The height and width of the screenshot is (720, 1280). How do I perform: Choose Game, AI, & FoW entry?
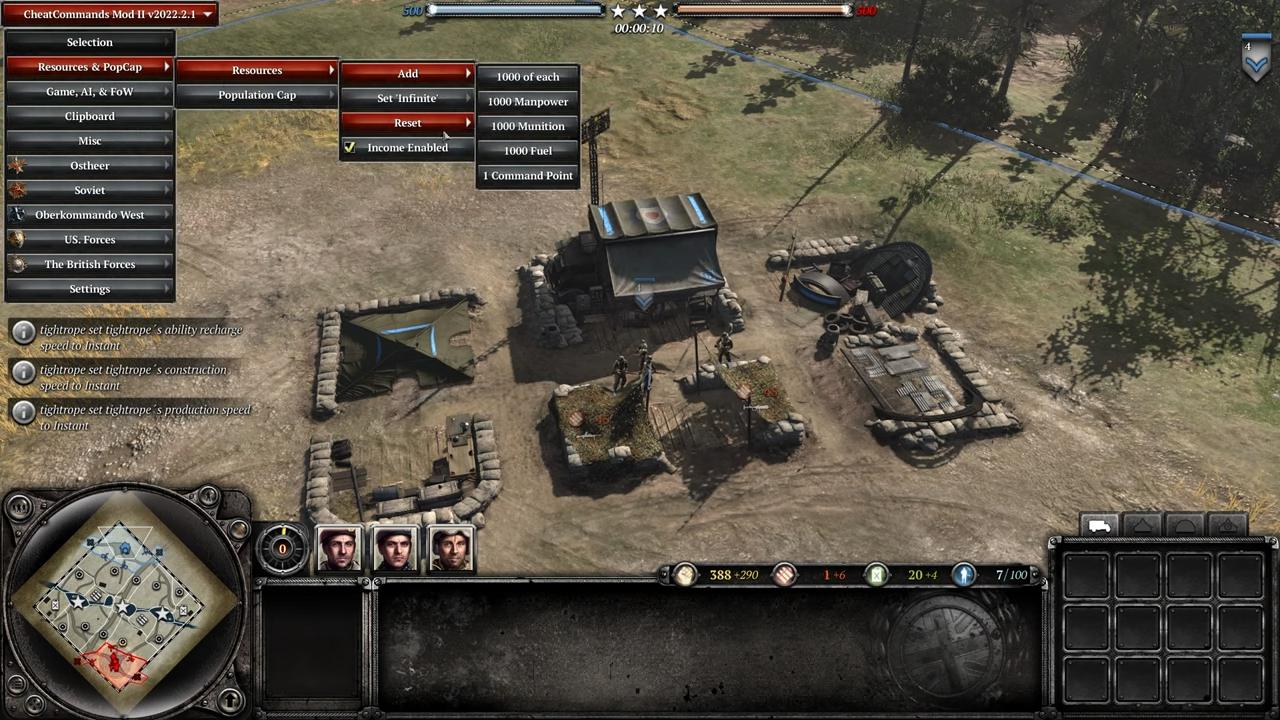(x=90, y=92)
